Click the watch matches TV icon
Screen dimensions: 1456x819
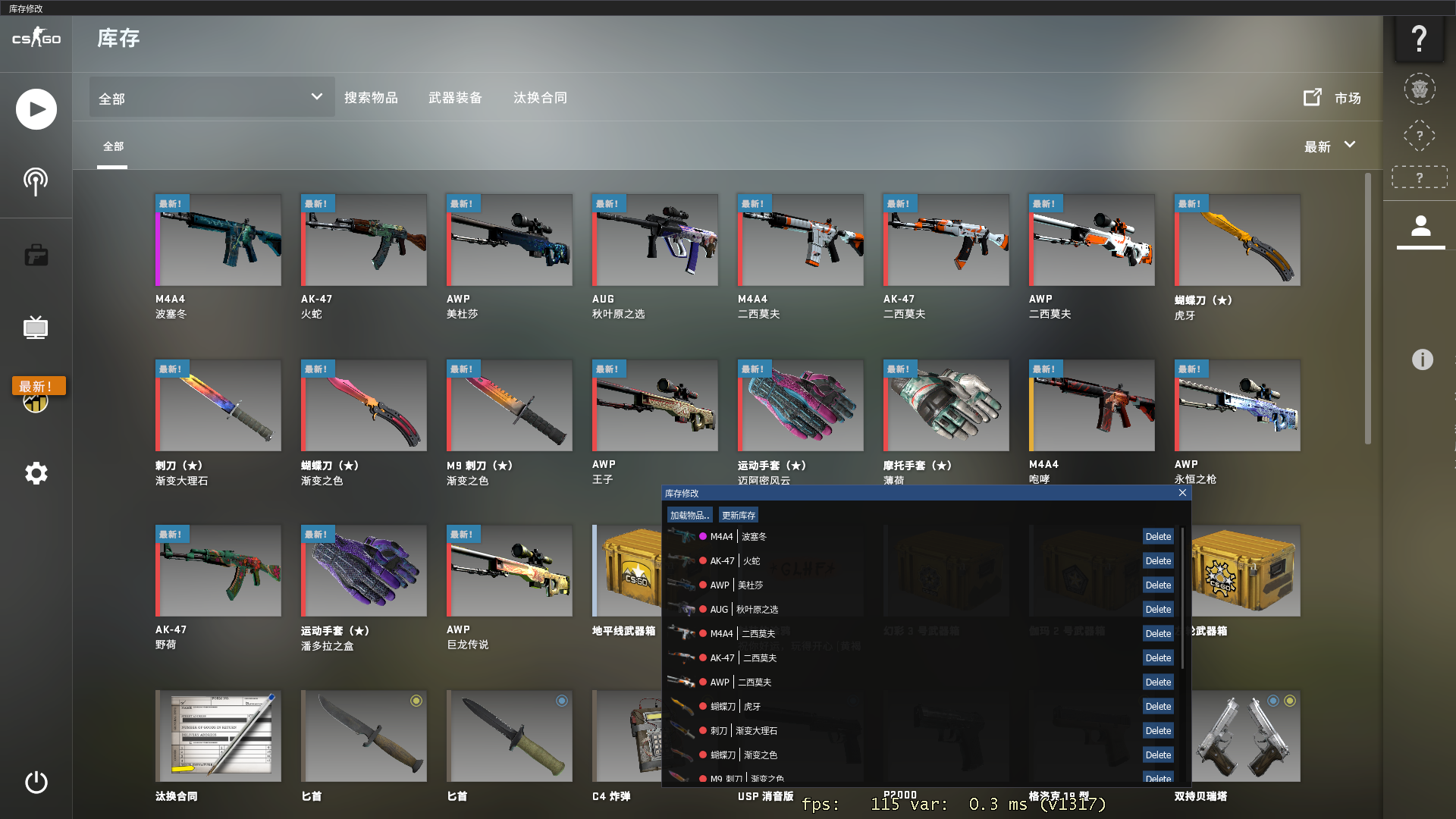pos(36,328)
